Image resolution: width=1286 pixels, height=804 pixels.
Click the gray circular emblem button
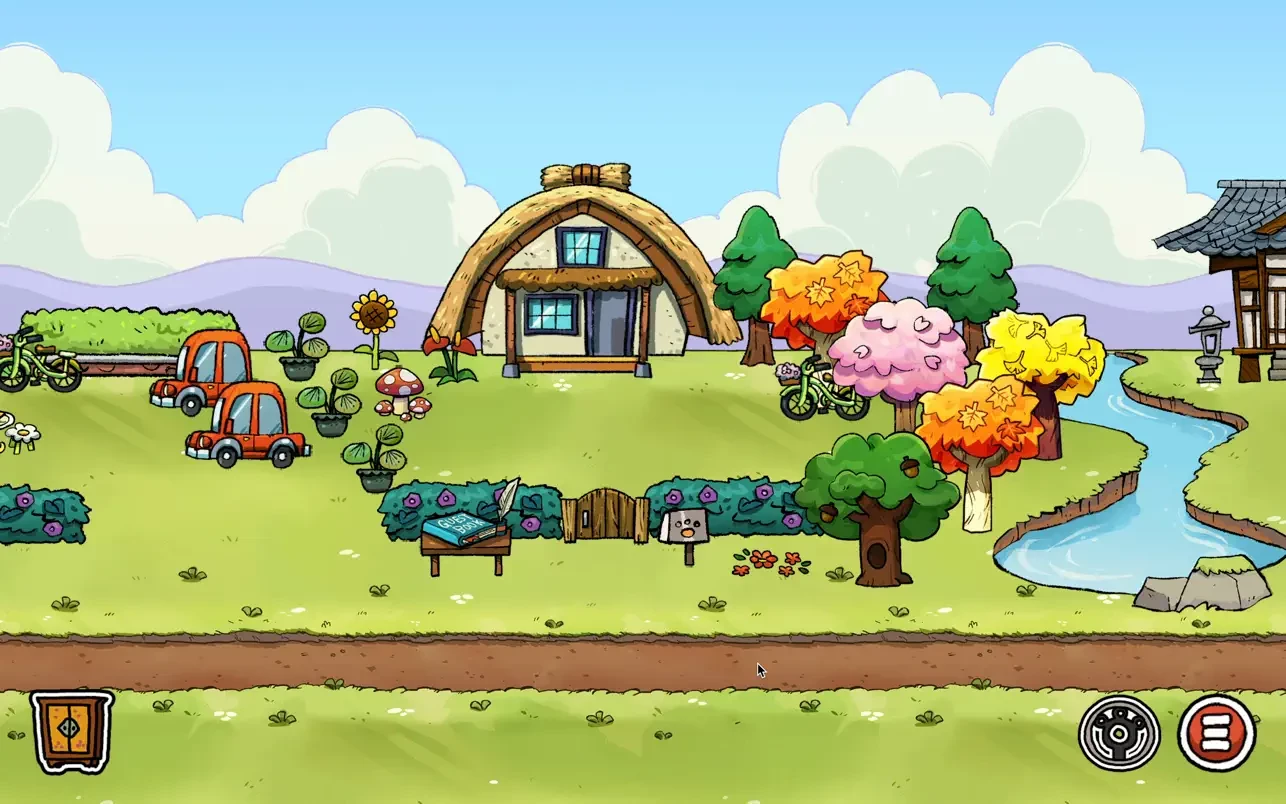[x=1119, y=734]
